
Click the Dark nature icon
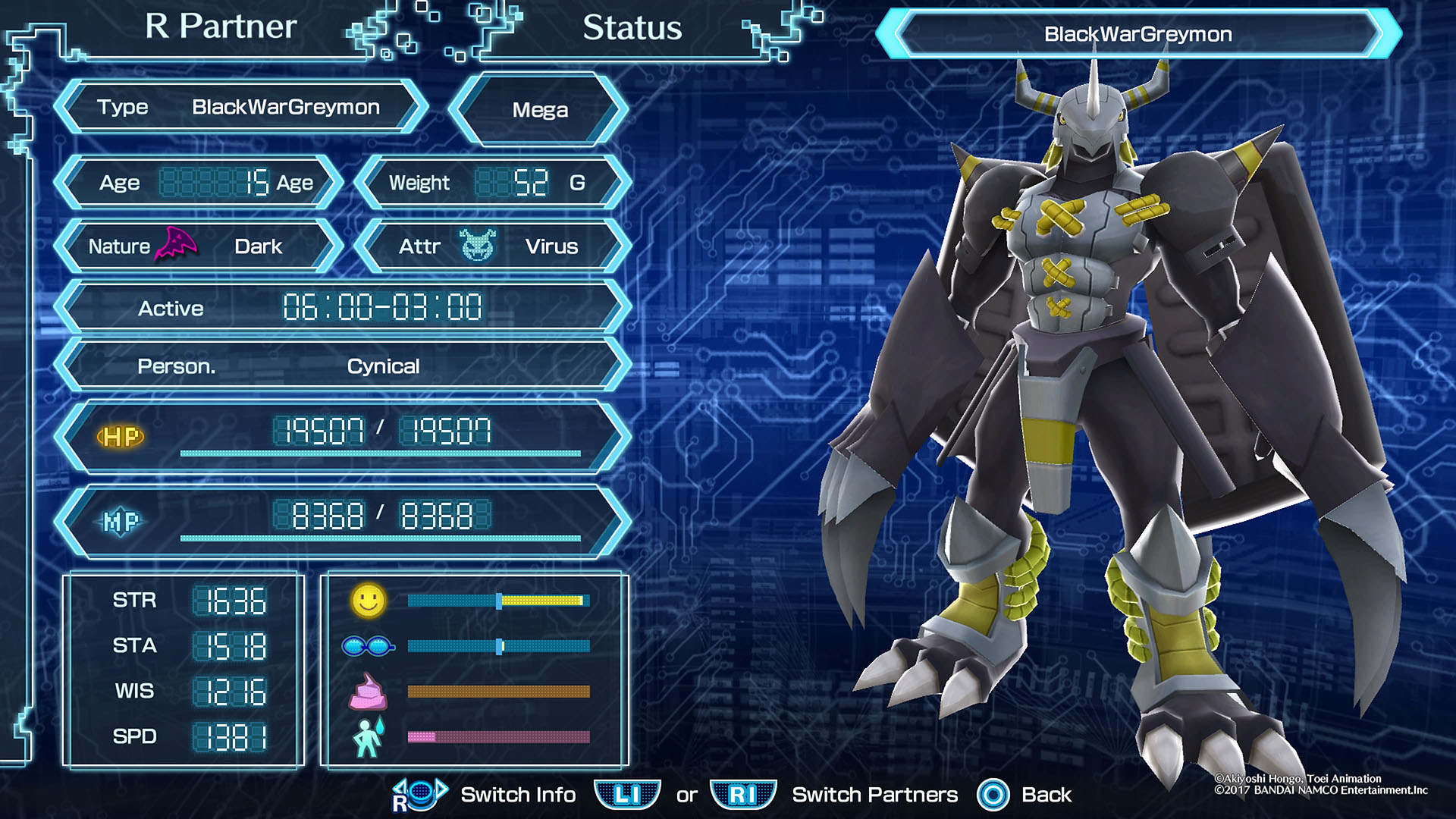coord(176,244)
